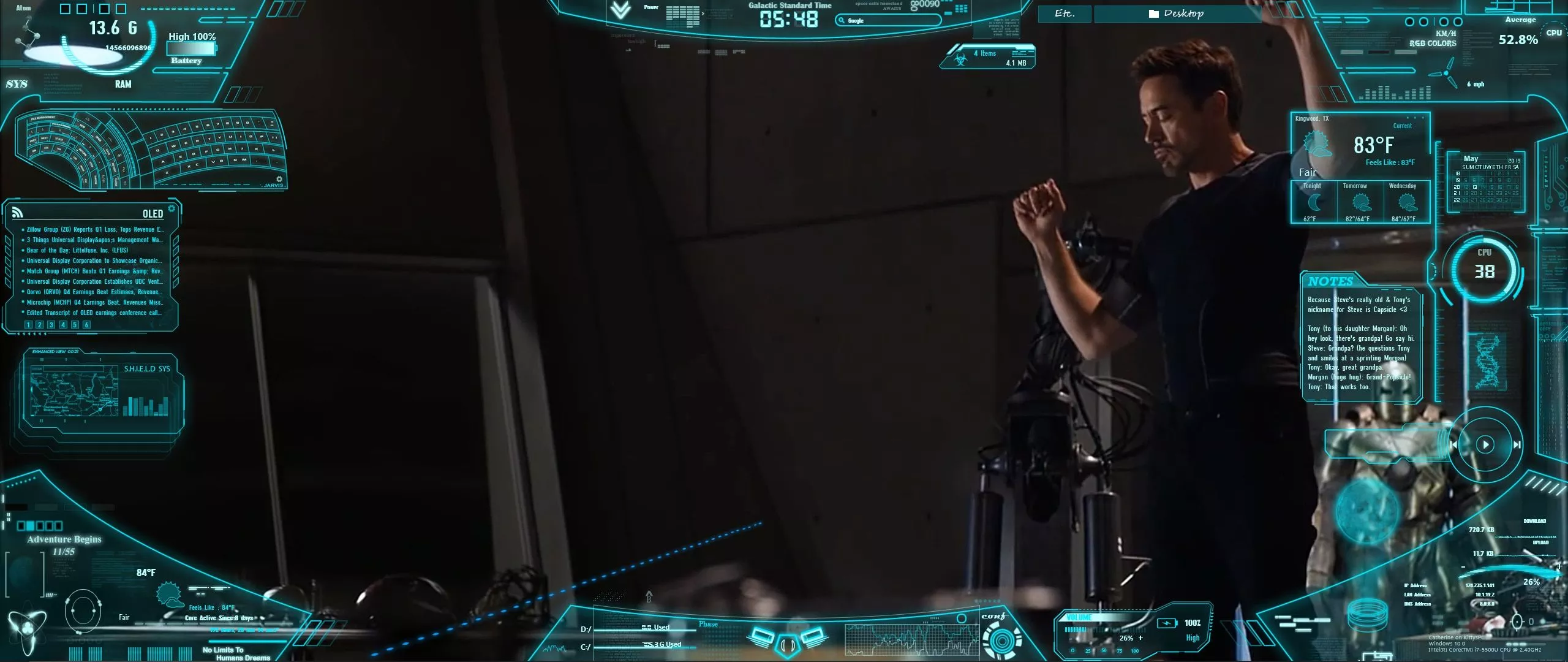Skip to the next track

click(x=1517, y=444)
